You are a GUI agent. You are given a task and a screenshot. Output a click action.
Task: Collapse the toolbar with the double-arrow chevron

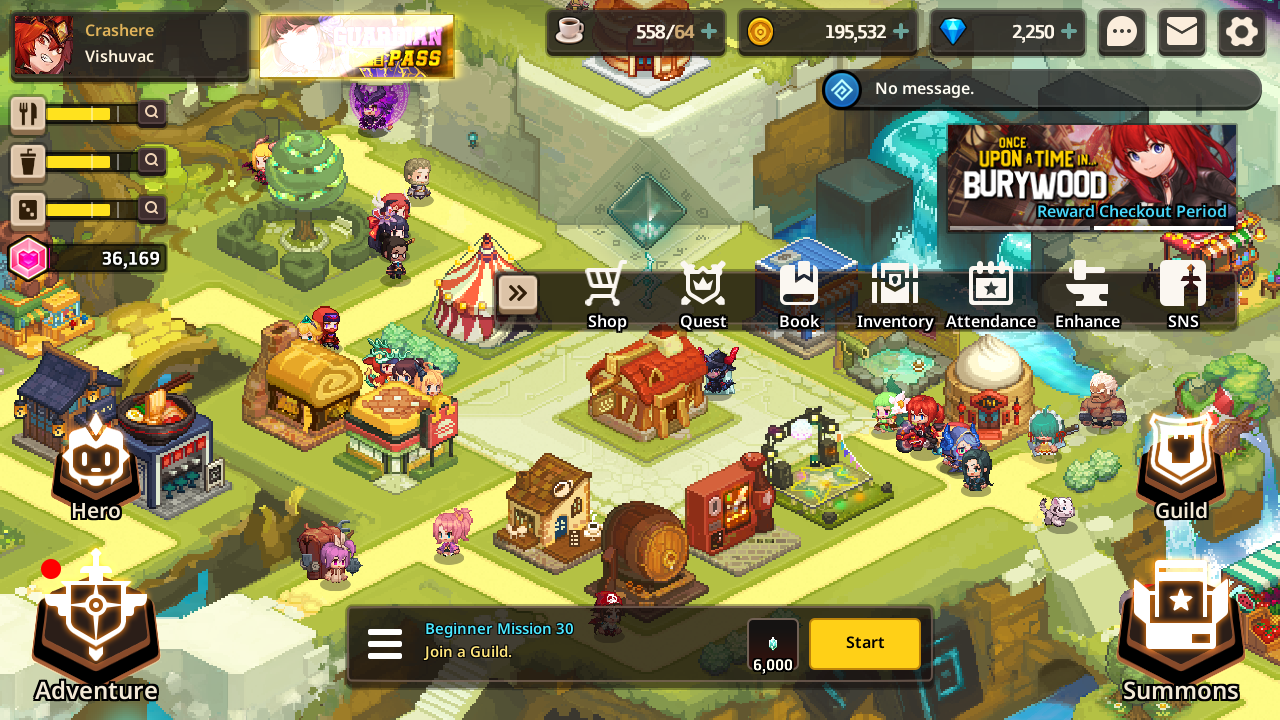tap(518, 293)
